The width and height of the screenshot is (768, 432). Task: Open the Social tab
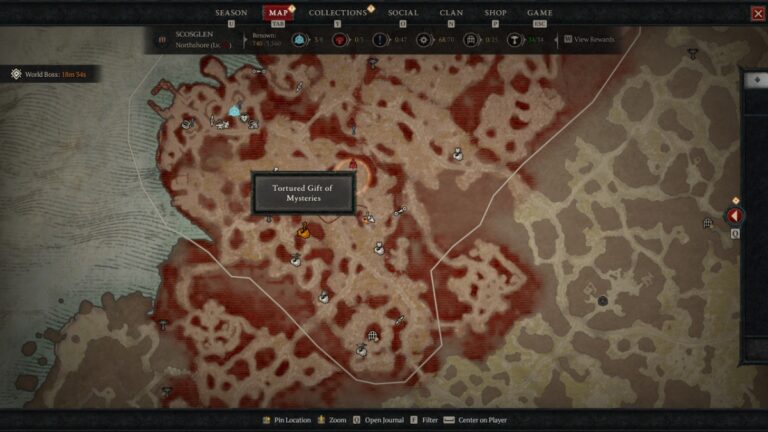point(403,13)
